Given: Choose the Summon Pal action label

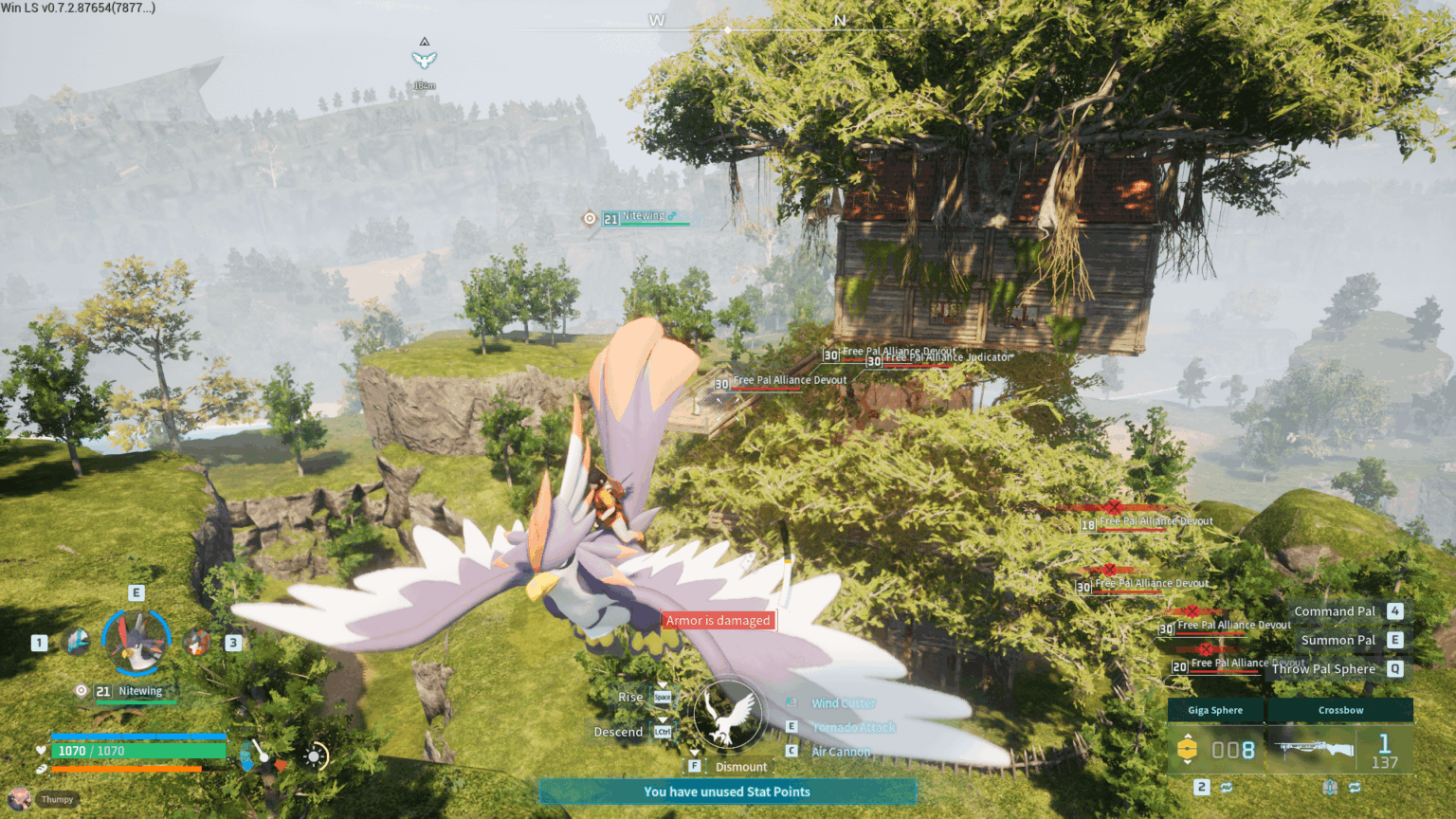Looking at the screenshot, I should coord(1338,640).
